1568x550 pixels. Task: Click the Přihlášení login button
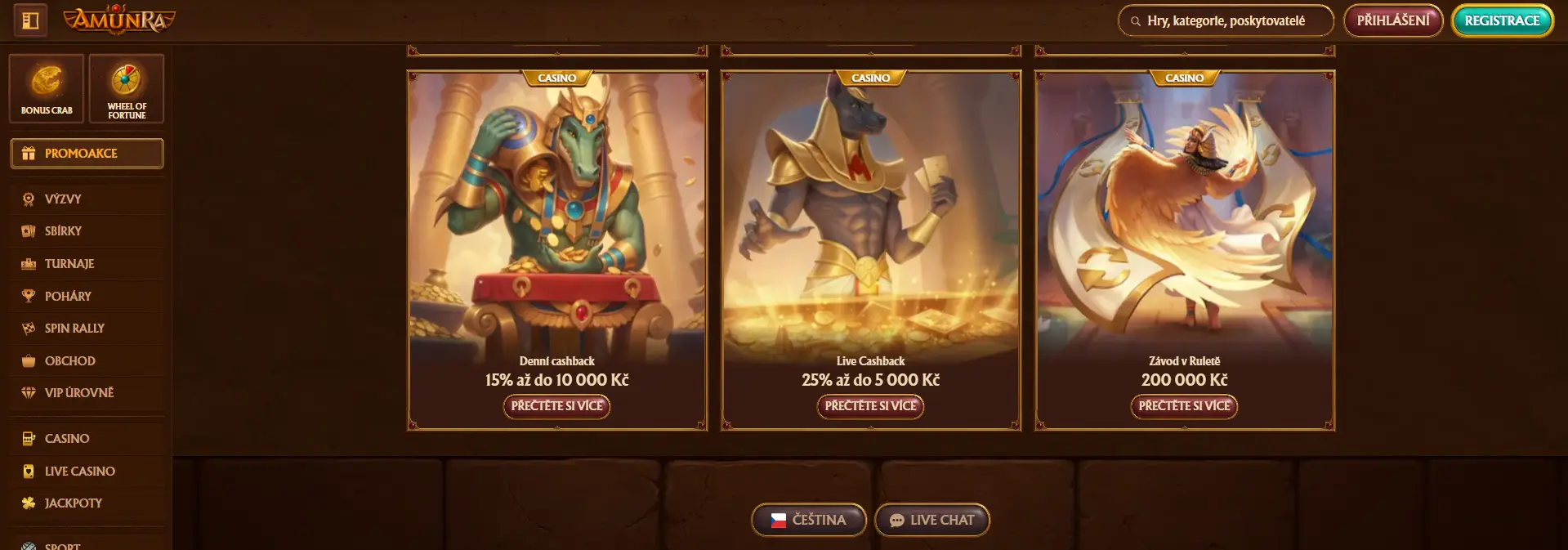pos(1393,20)
